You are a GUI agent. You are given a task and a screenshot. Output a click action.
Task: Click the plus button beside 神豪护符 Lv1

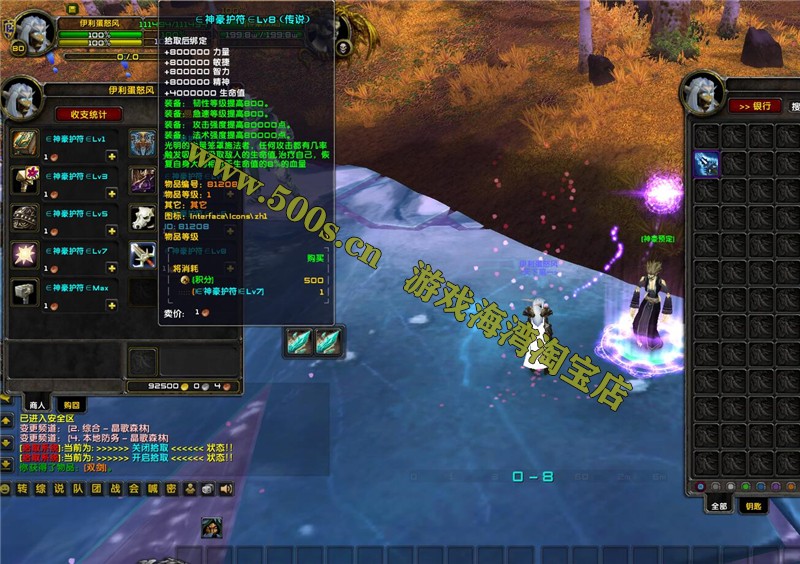112,157
